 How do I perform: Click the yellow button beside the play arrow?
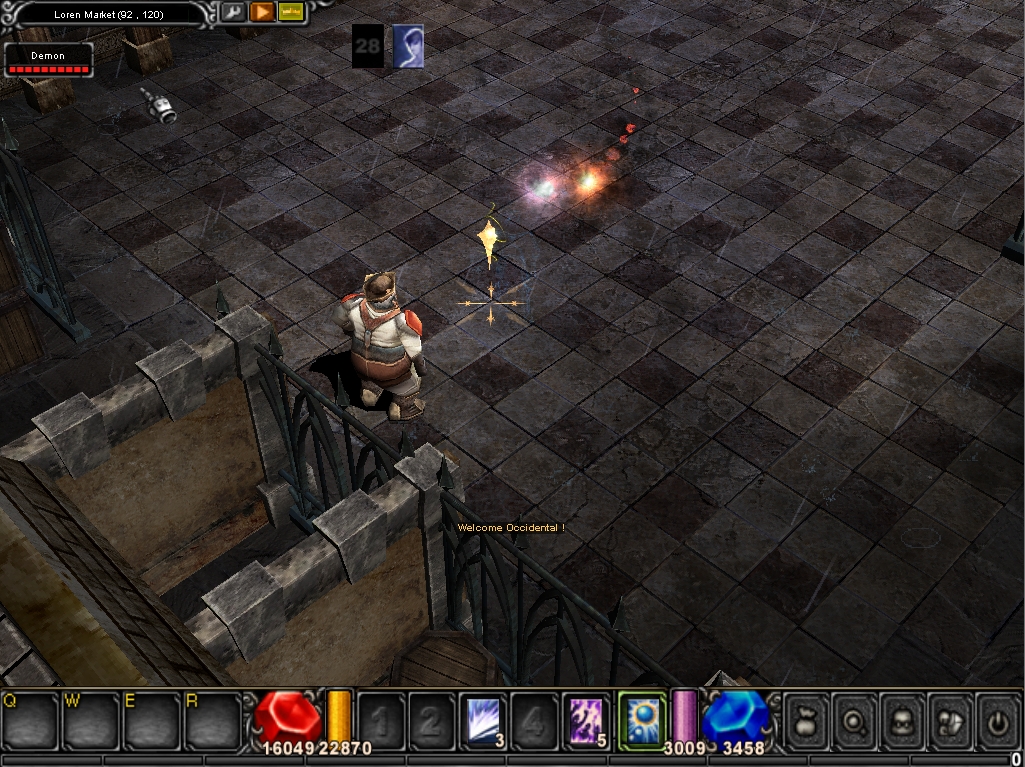coord(291,13)
